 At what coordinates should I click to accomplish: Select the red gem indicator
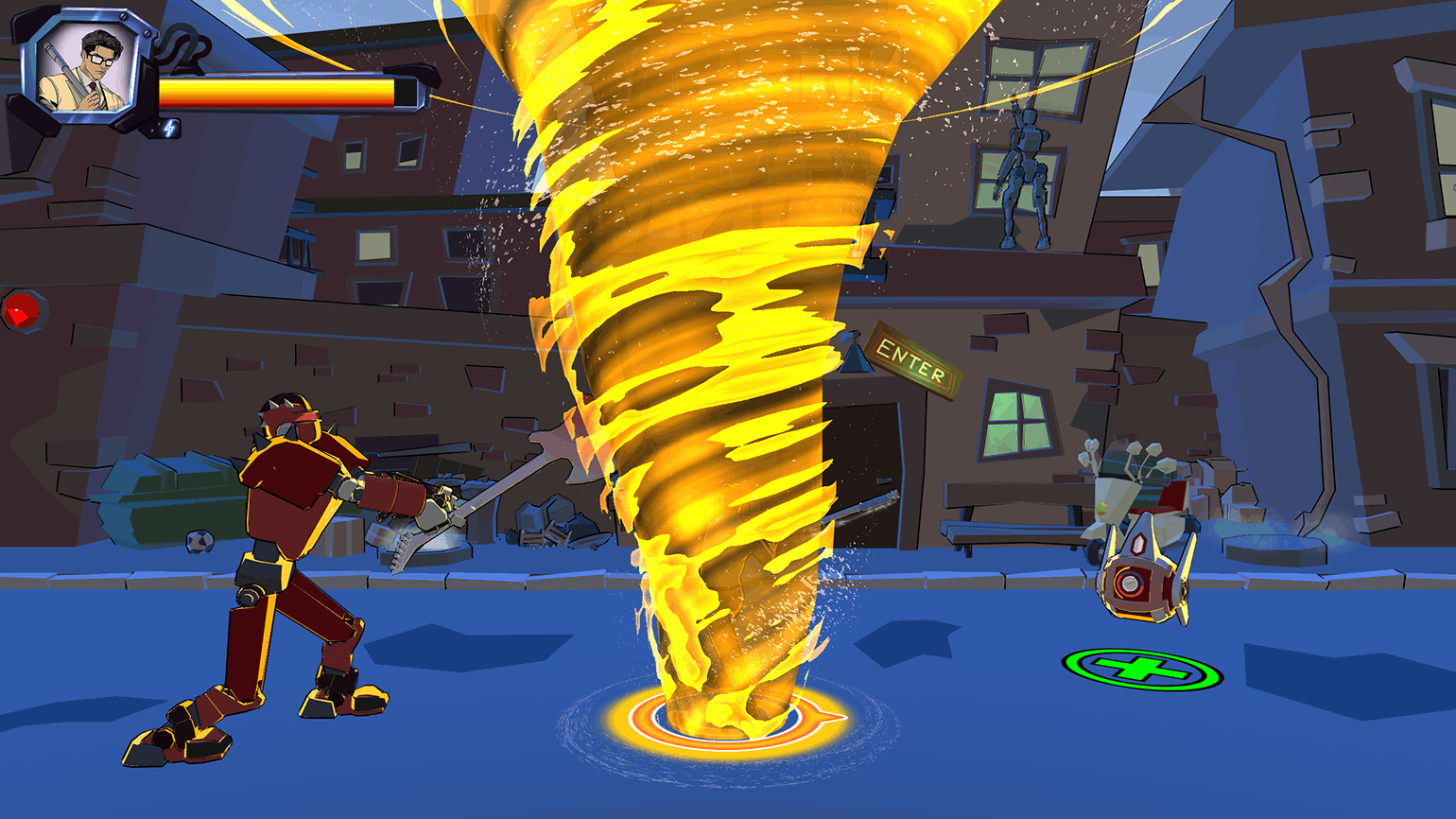tap(22, 310)
